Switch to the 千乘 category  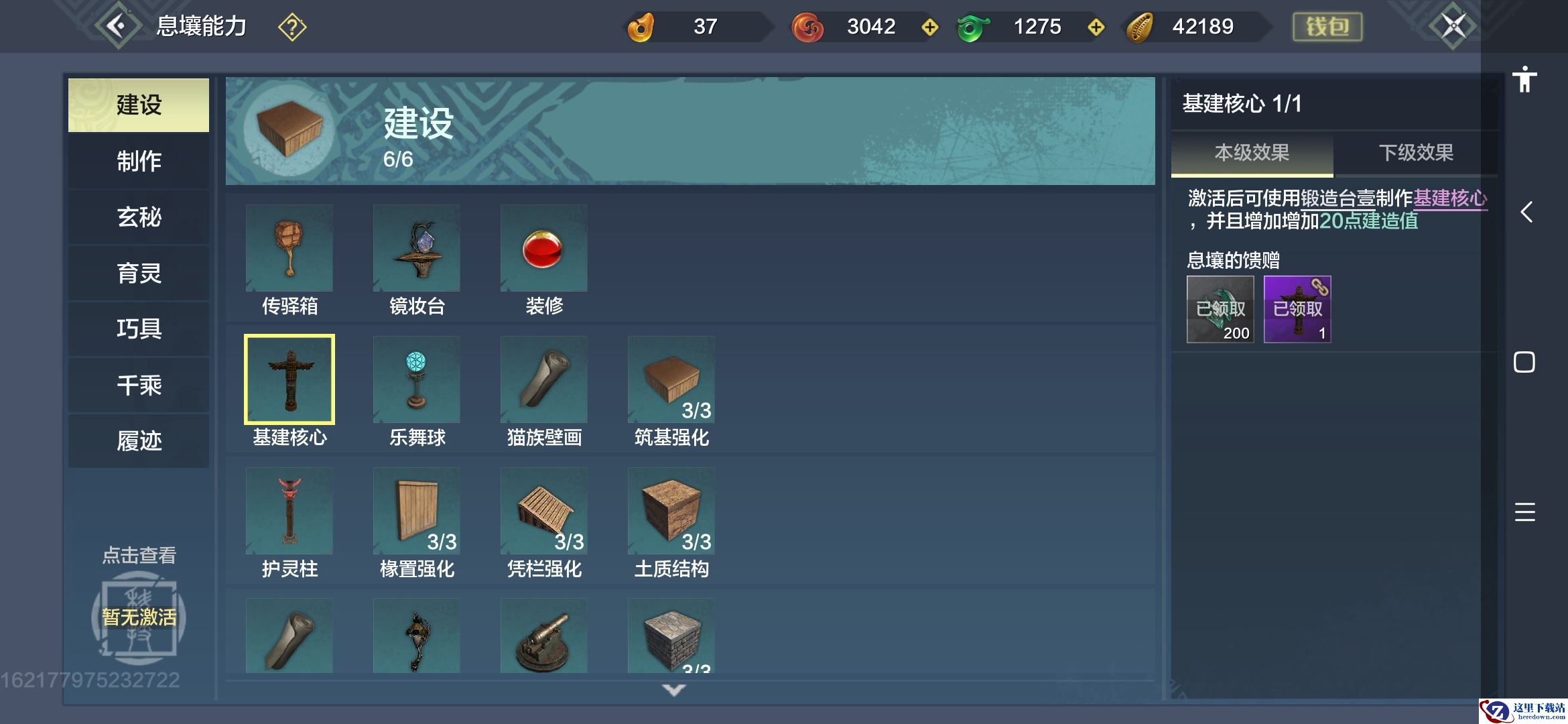139,385
